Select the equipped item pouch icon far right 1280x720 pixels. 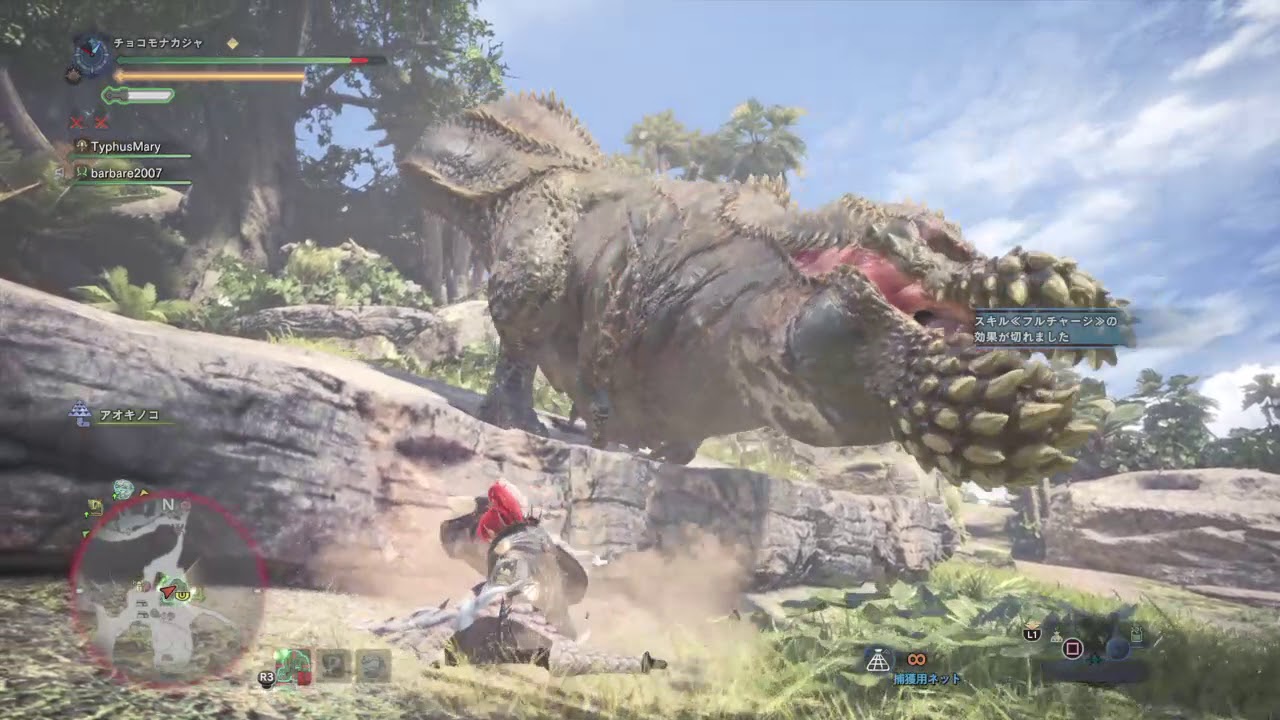[x=1137, y=634]
